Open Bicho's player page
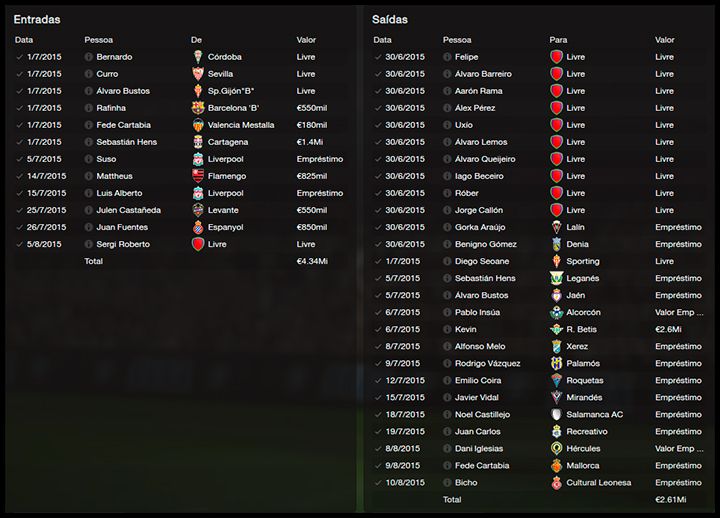This screenshot has height=518, width=720. pyautogui.click(x=466, y=482)
